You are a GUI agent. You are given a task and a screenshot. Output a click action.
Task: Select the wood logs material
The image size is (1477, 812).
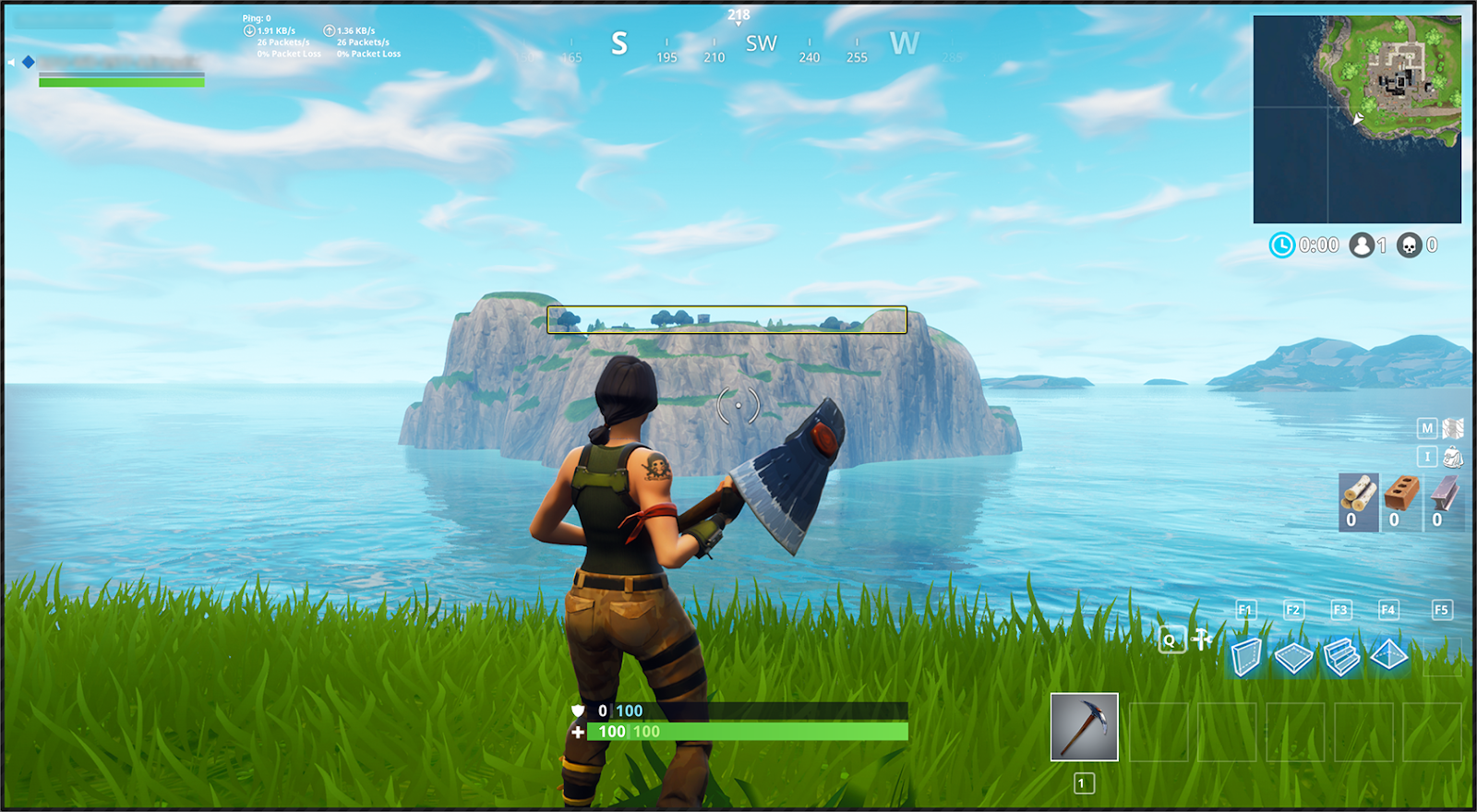click(1358, 496)
